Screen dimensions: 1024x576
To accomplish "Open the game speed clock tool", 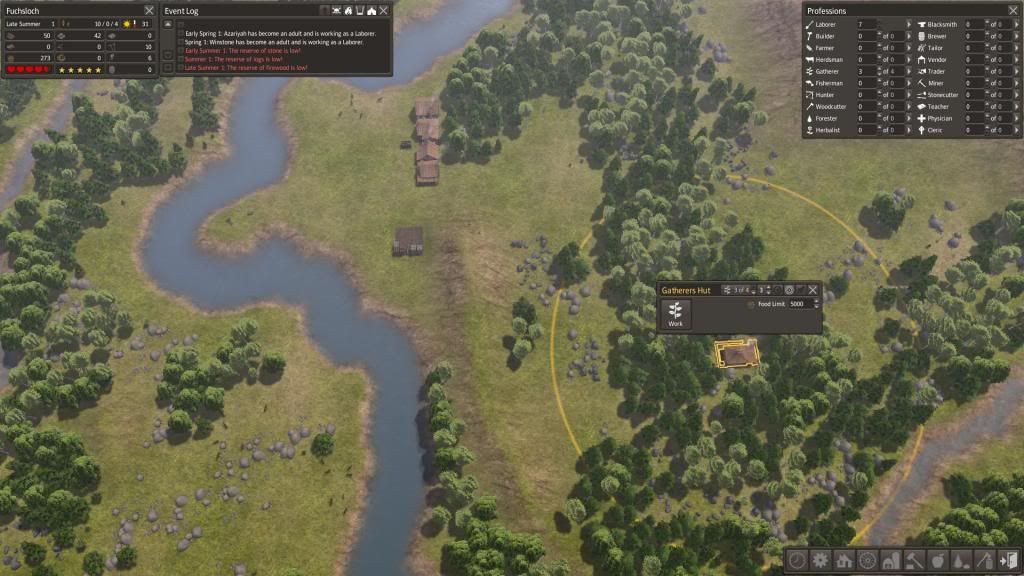I will pos(797,561).
